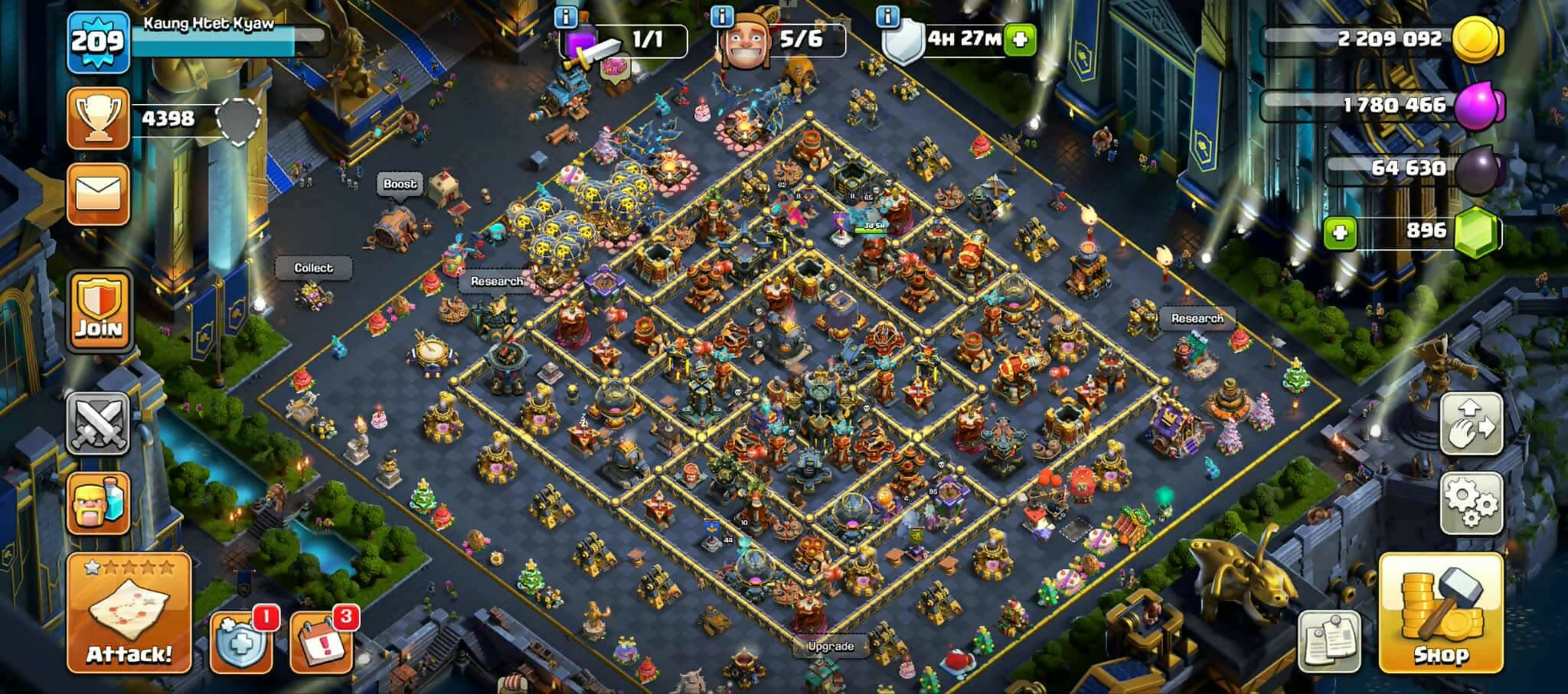Tap the Boost label bubble

click(400, 184)
